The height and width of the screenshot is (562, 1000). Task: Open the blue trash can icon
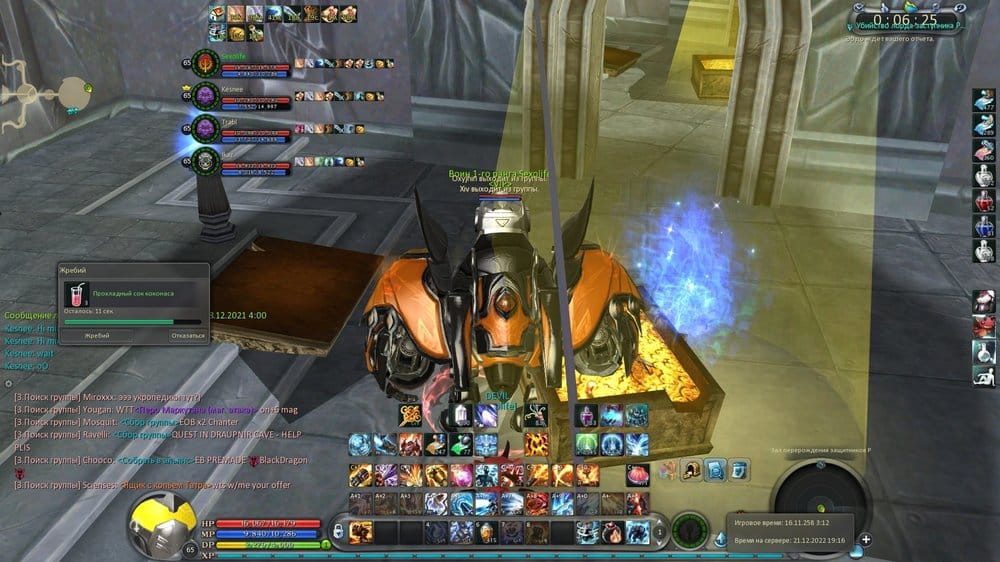(739, 469)
